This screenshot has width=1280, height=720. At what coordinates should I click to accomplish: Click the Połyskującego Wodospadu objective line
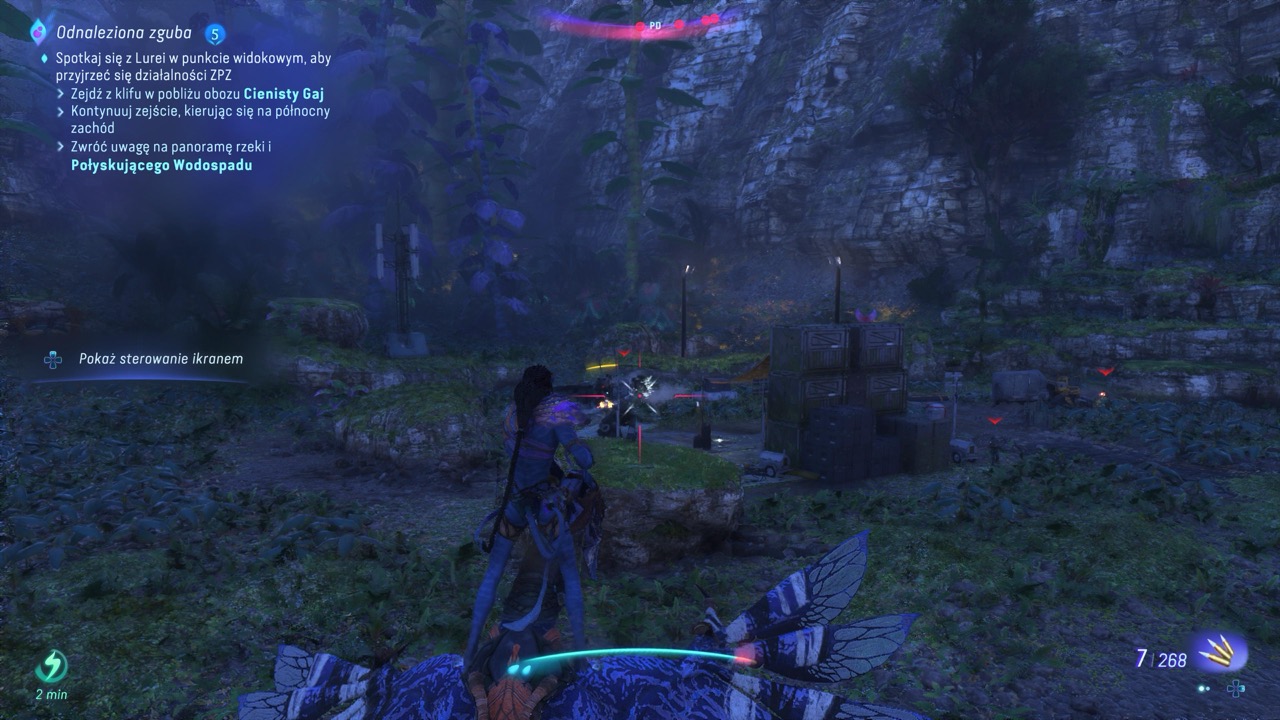(161, 166)
